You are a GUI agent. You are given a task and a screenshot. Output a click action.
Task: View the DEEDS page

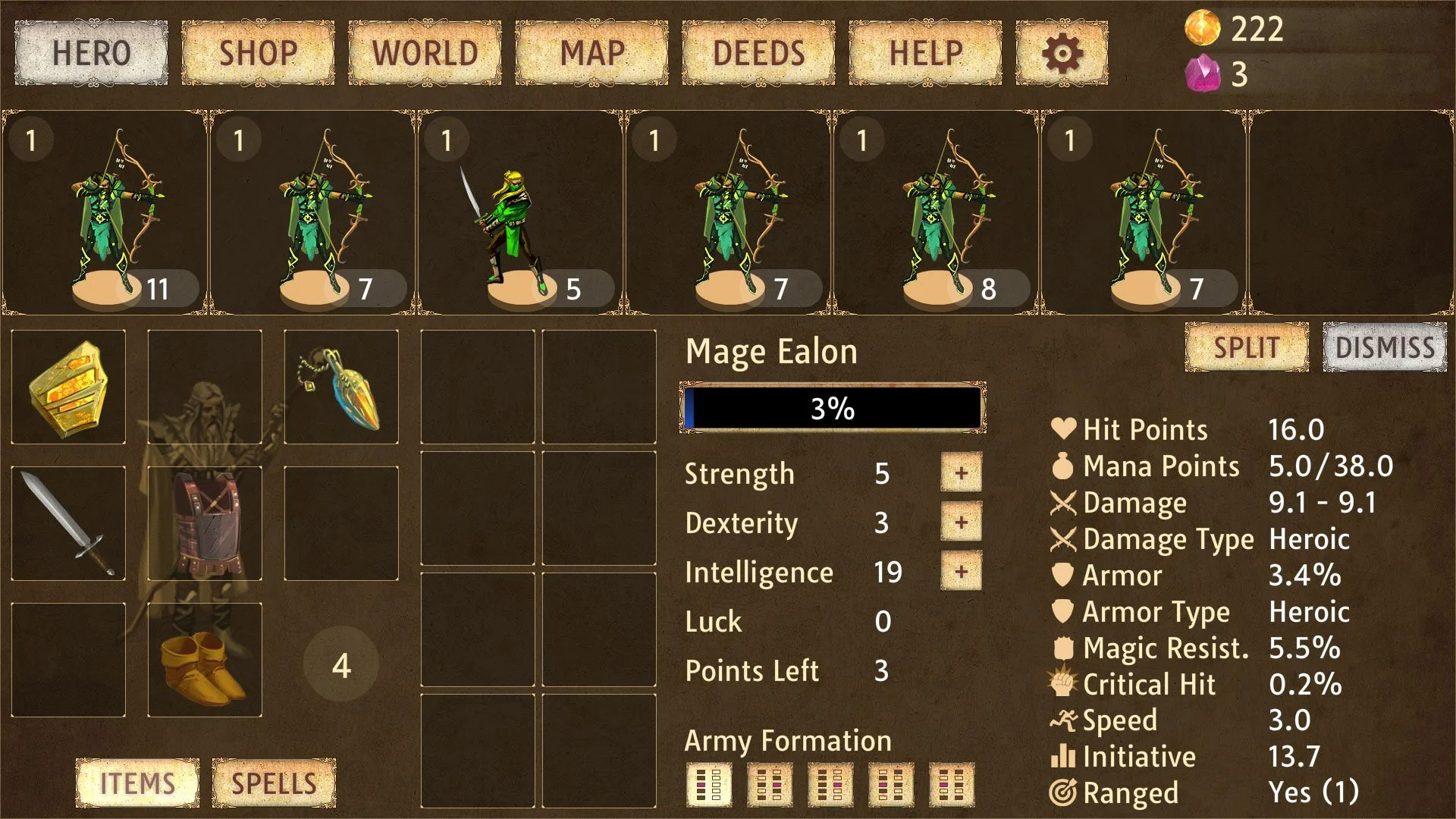[758, 53]
